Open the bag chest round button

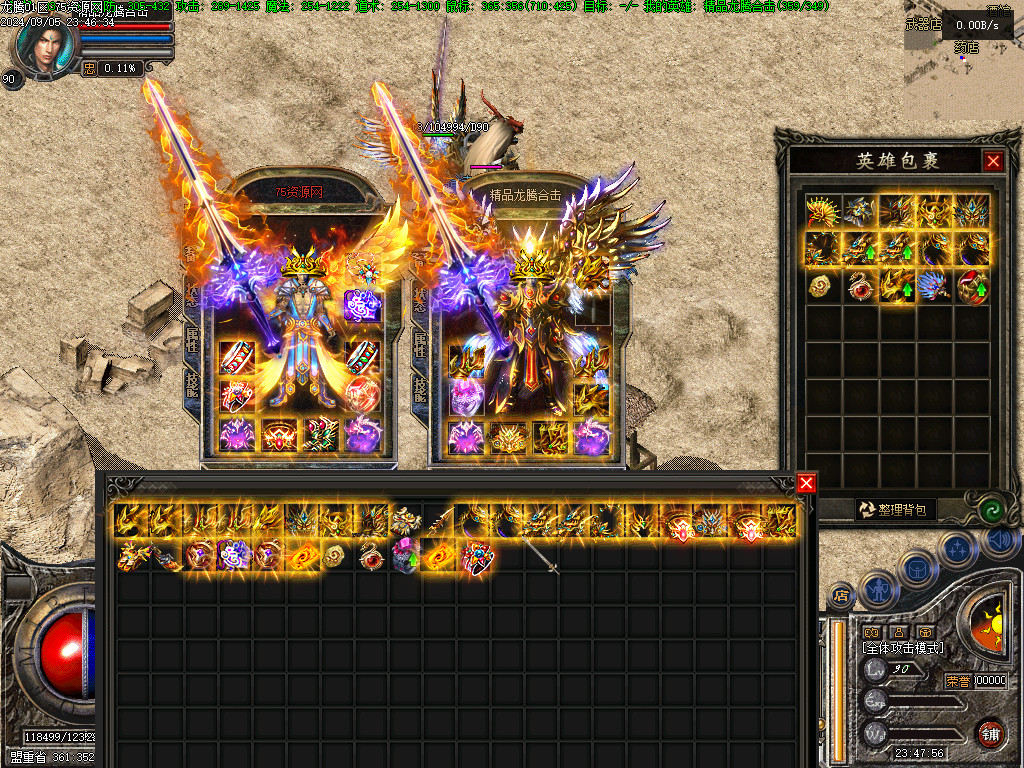coord(920,567)
